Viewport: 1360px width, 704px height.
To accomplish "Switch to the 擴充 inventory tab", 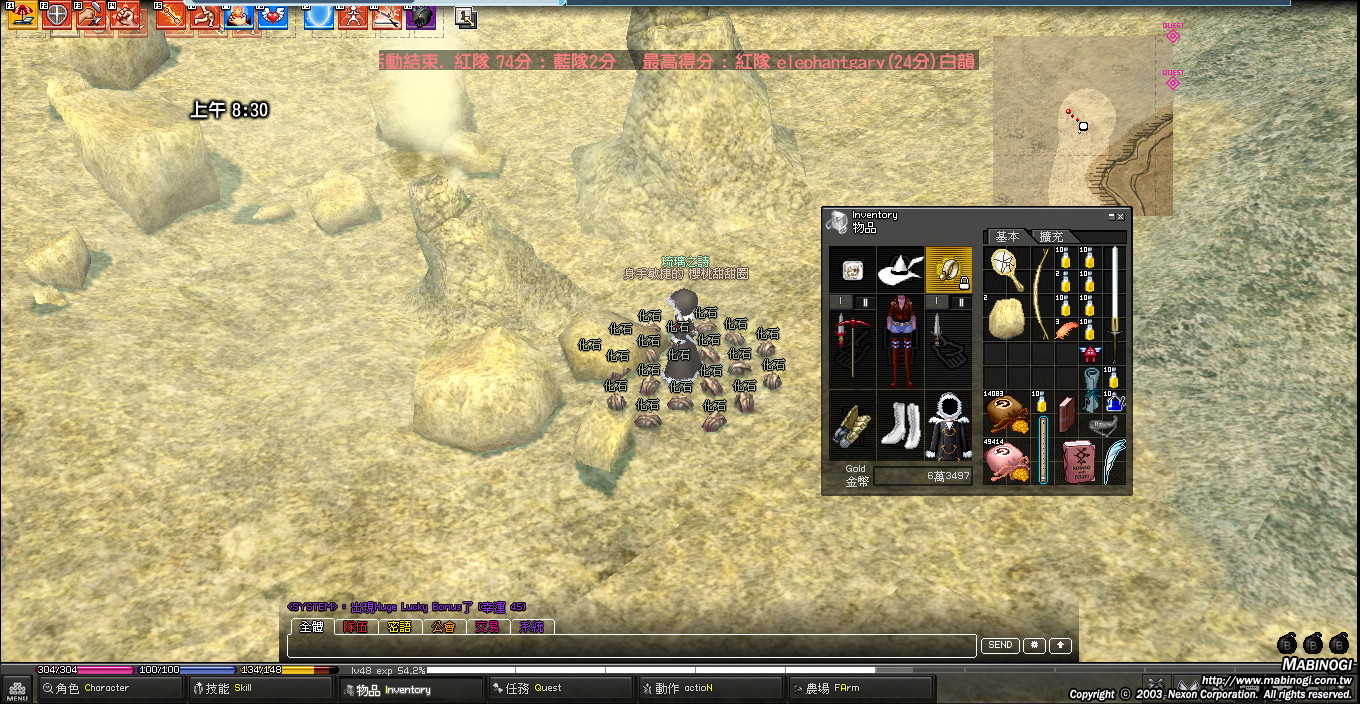I will coord(1051,237).
